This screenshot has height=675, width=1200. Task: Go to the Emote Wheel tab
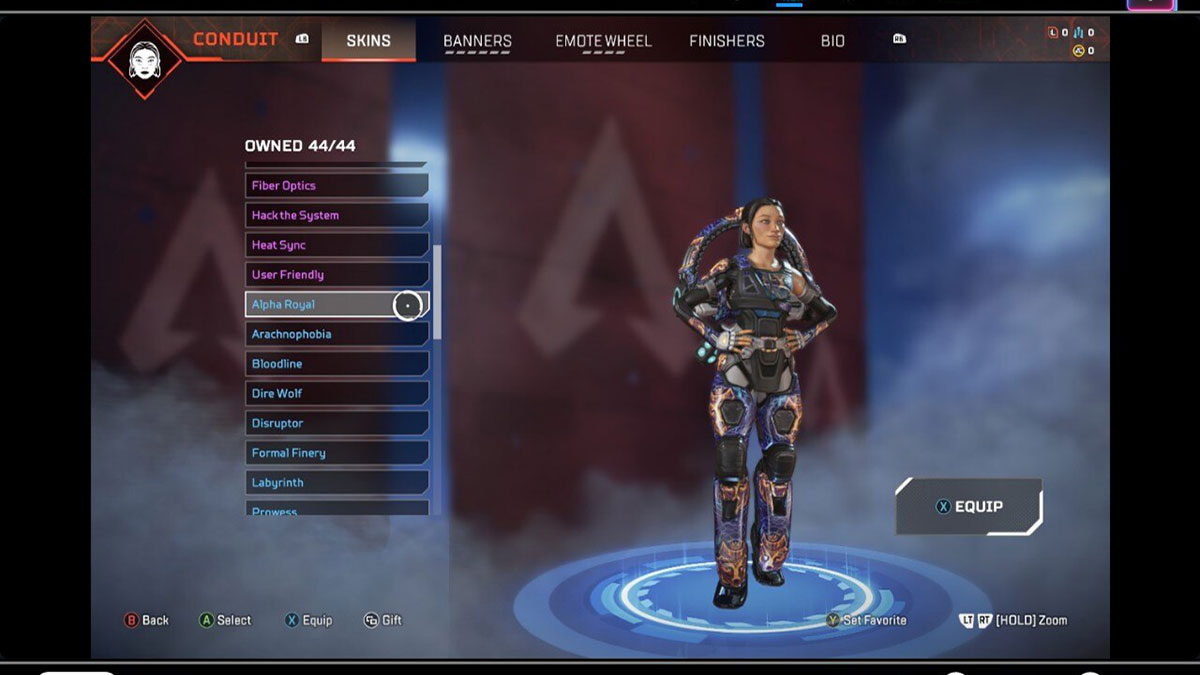pos(603,41)
